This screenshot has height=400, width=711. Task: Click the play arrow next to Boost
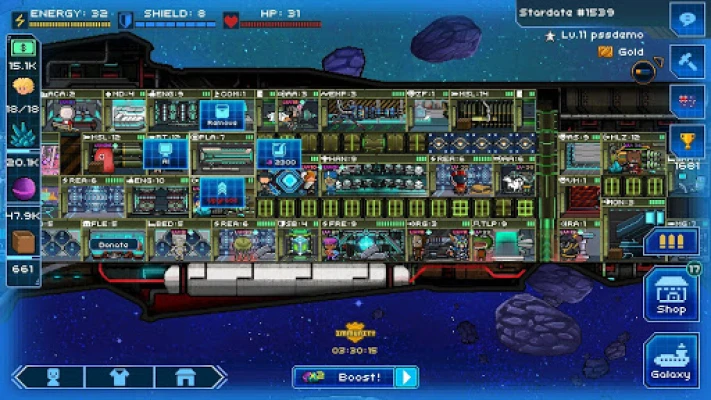pos(405,377)
